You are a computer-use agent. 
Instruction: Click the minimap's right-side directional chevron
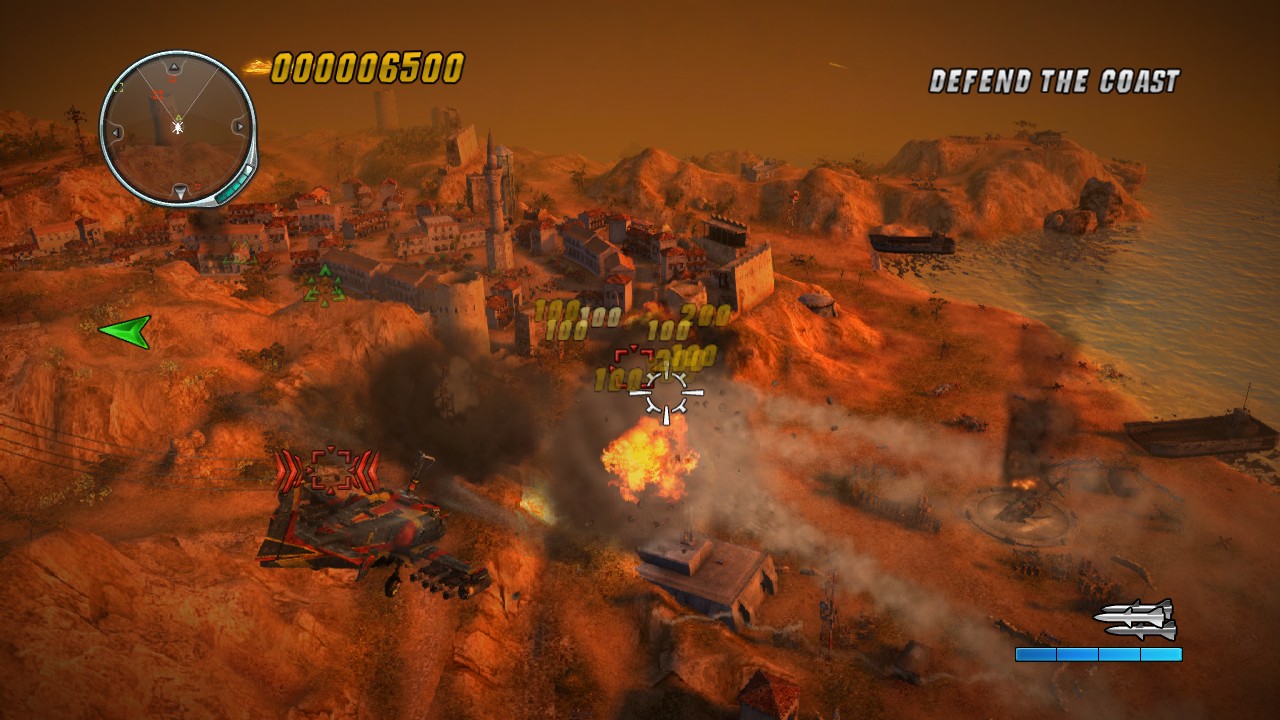tap(239, 126)
